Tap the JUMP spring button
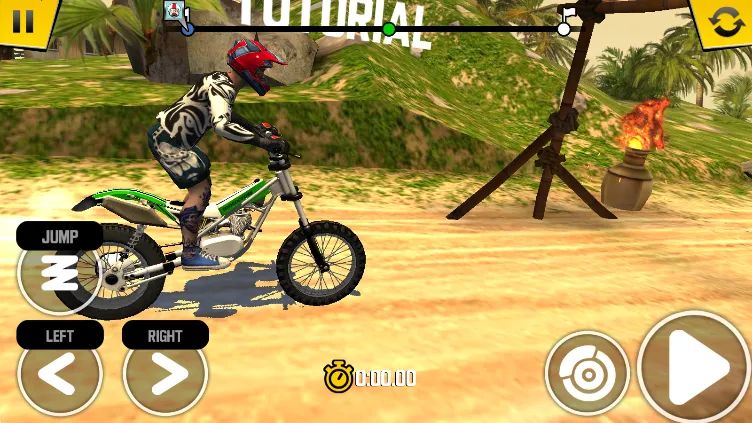 coord(59,271)
